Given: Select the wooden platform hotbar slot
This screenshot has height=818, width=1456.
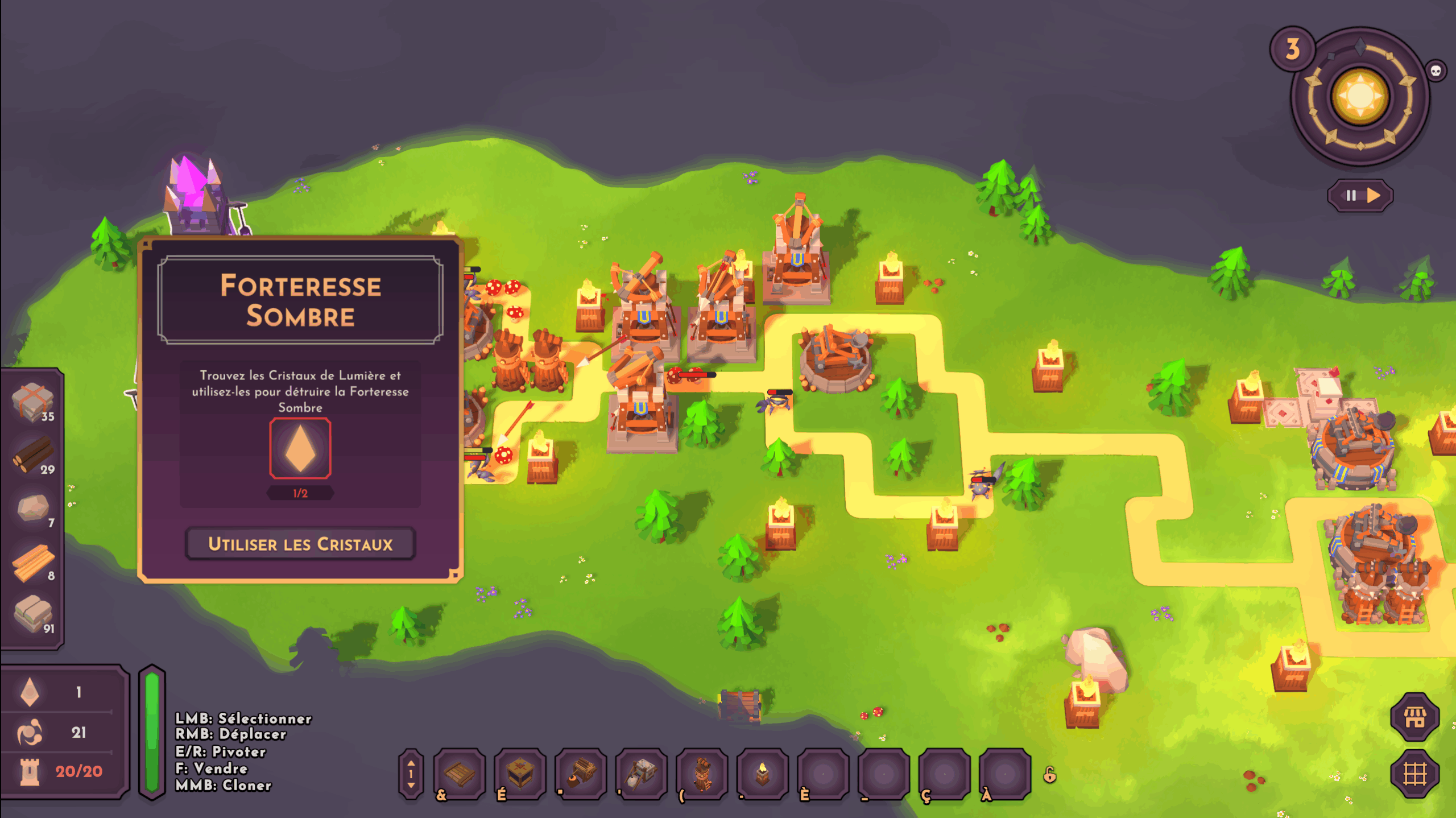Looking at the screenshot, I should [460, 774].
